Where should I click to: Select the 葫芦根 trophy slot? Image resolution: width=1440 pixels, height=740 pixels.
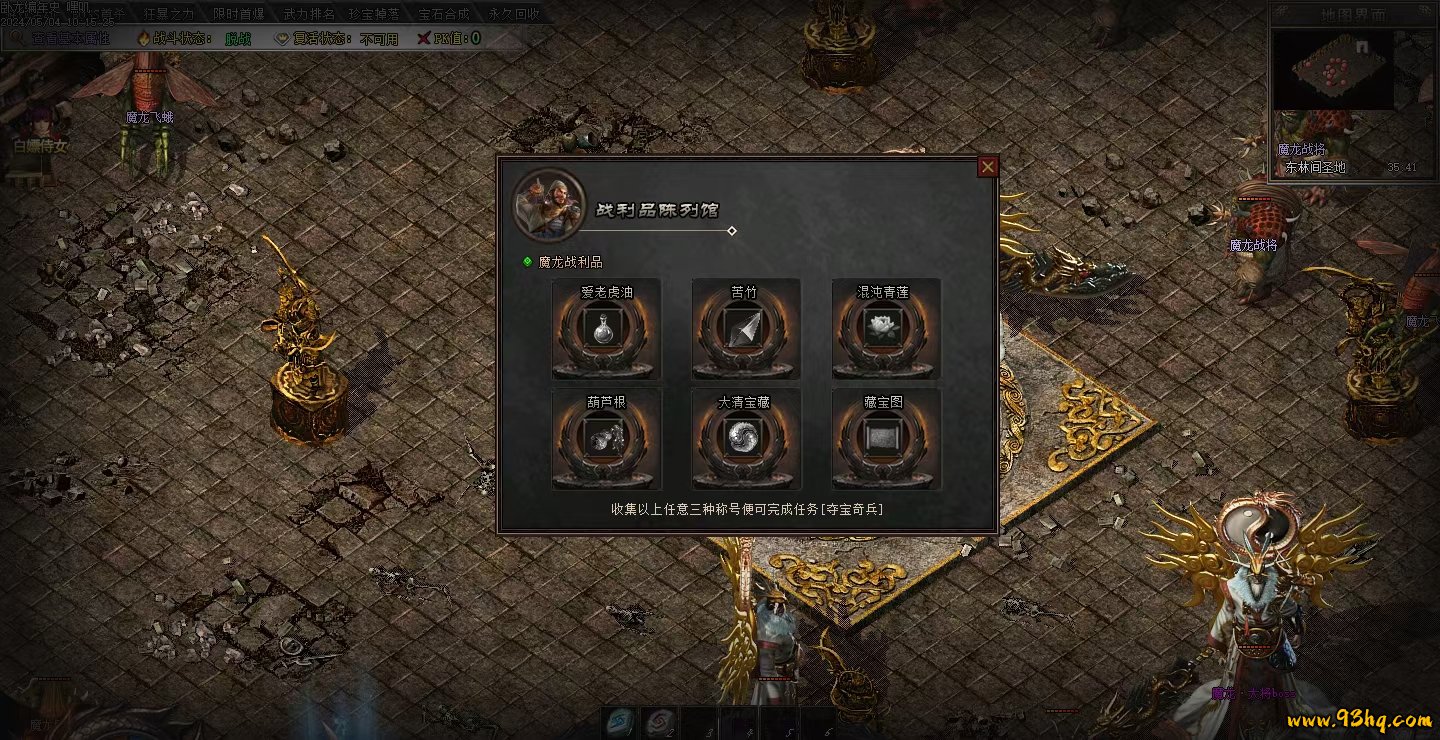(x=606, y=440)
